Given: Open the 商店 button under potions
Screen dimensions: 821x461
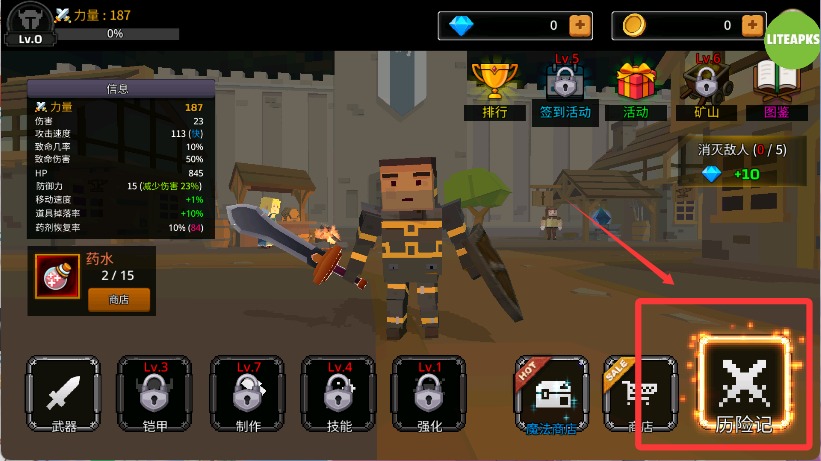Looking at the screenshot, I should (x=119, y=298).
